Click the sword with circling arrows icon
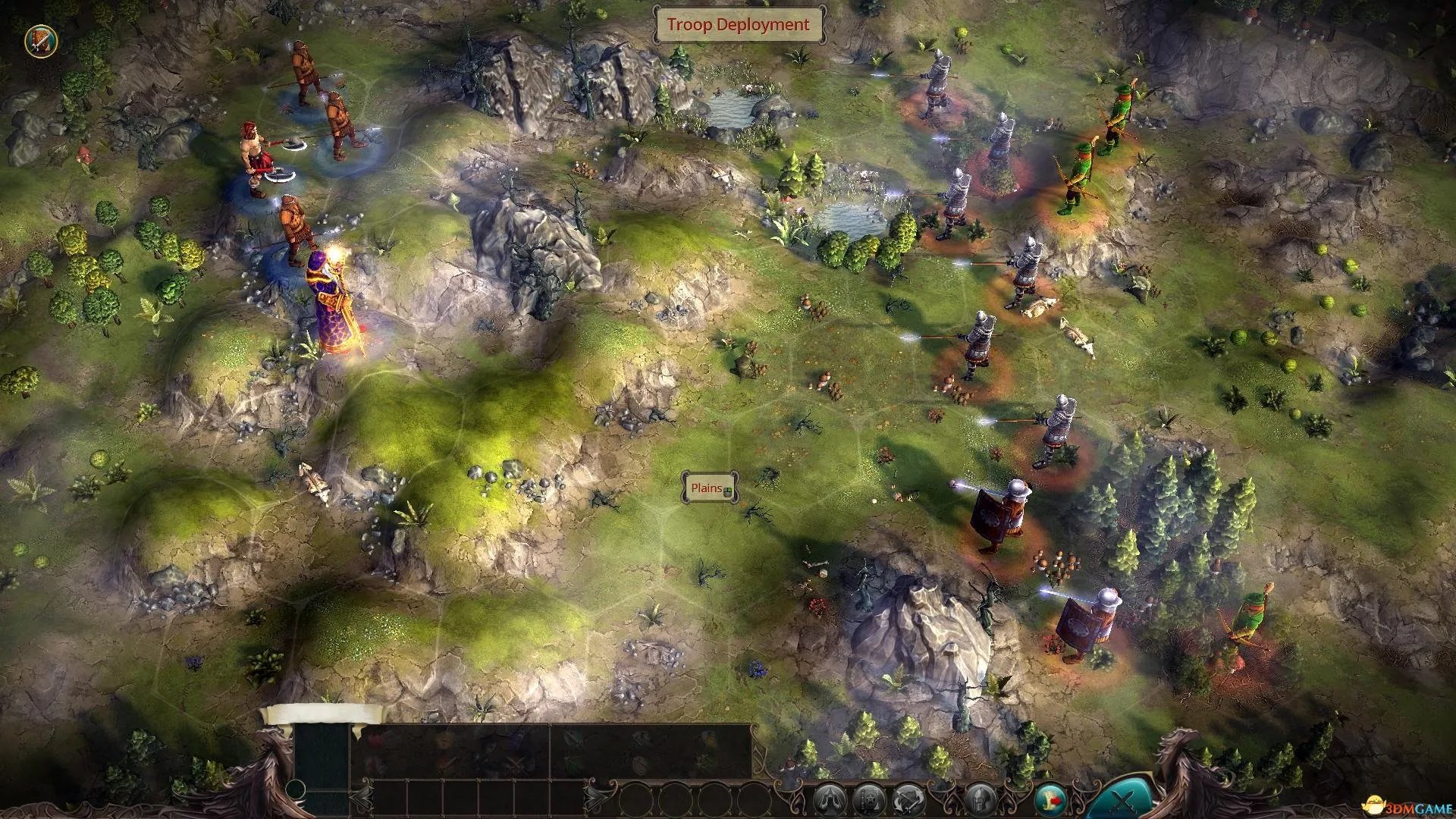 [x=908, y=800]
